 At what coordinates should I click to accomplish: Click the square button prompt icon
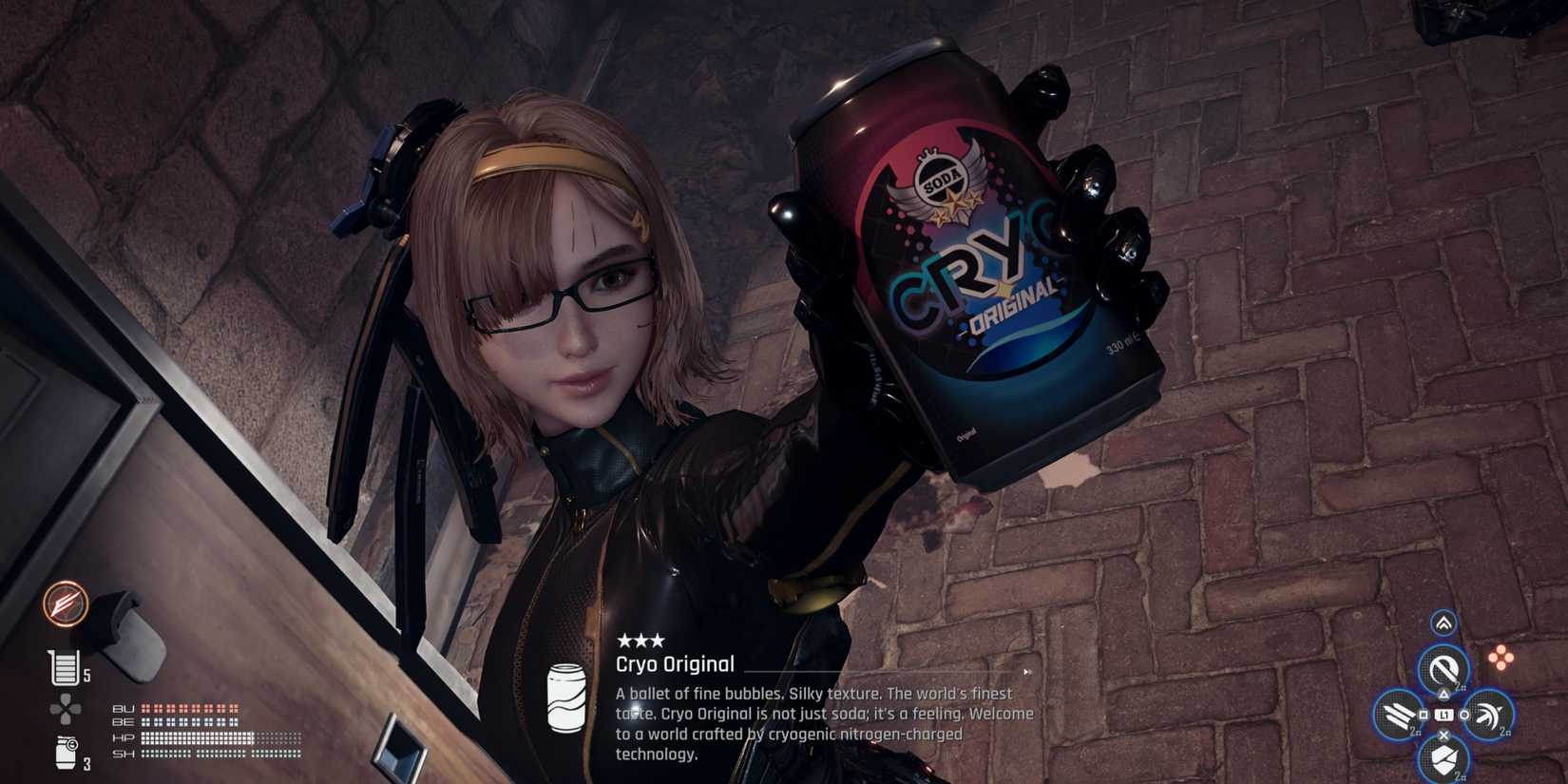pos(1423,715)
